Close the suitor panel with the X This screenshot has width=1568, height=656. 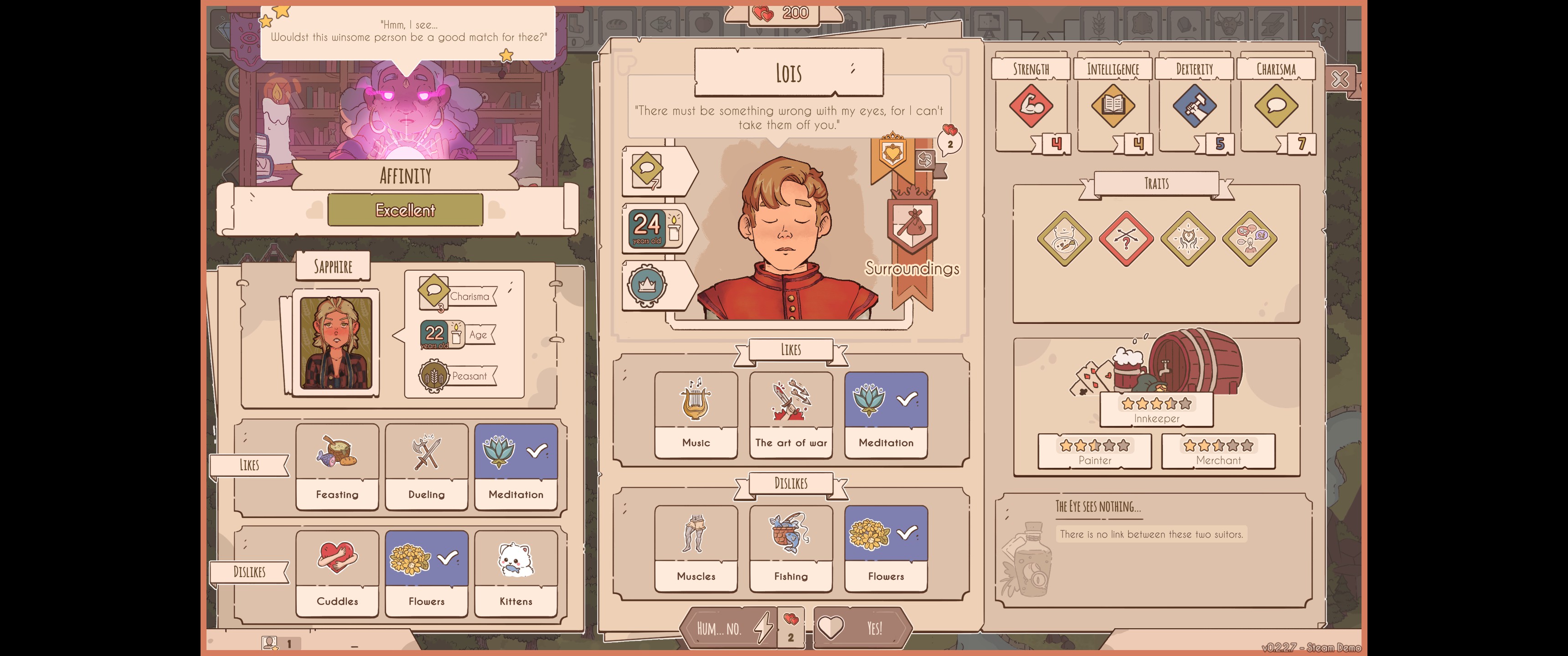pyautogui.click(x=1339, y=79)
